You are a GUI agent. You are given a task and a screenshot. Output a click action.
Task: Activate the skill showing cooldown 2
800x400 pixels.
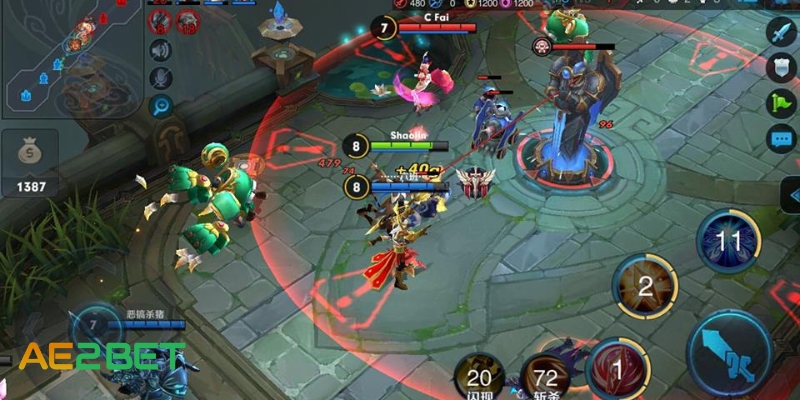pos(645,288)
